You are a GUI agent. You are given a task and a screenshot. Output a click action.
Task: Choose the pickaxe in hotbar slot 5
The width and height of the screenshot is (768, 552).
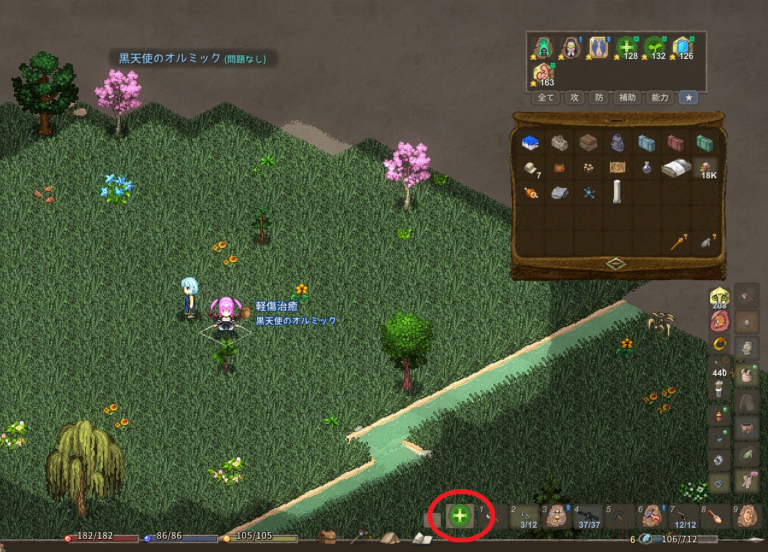tap(619, 516)
